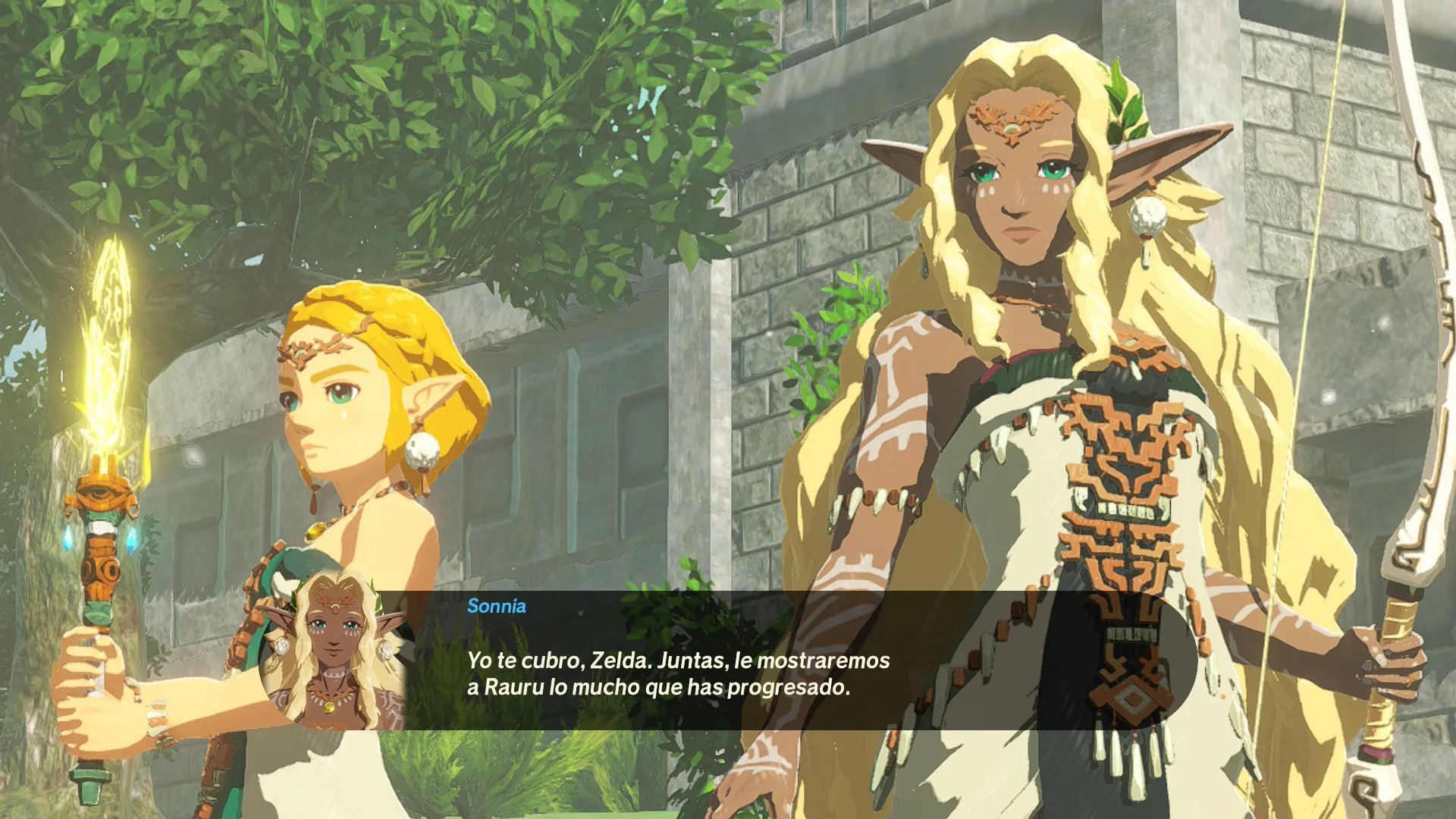Select the Sonnia speaker name label
This screenshot has height=819, width=1456.
tap(496, 606)
